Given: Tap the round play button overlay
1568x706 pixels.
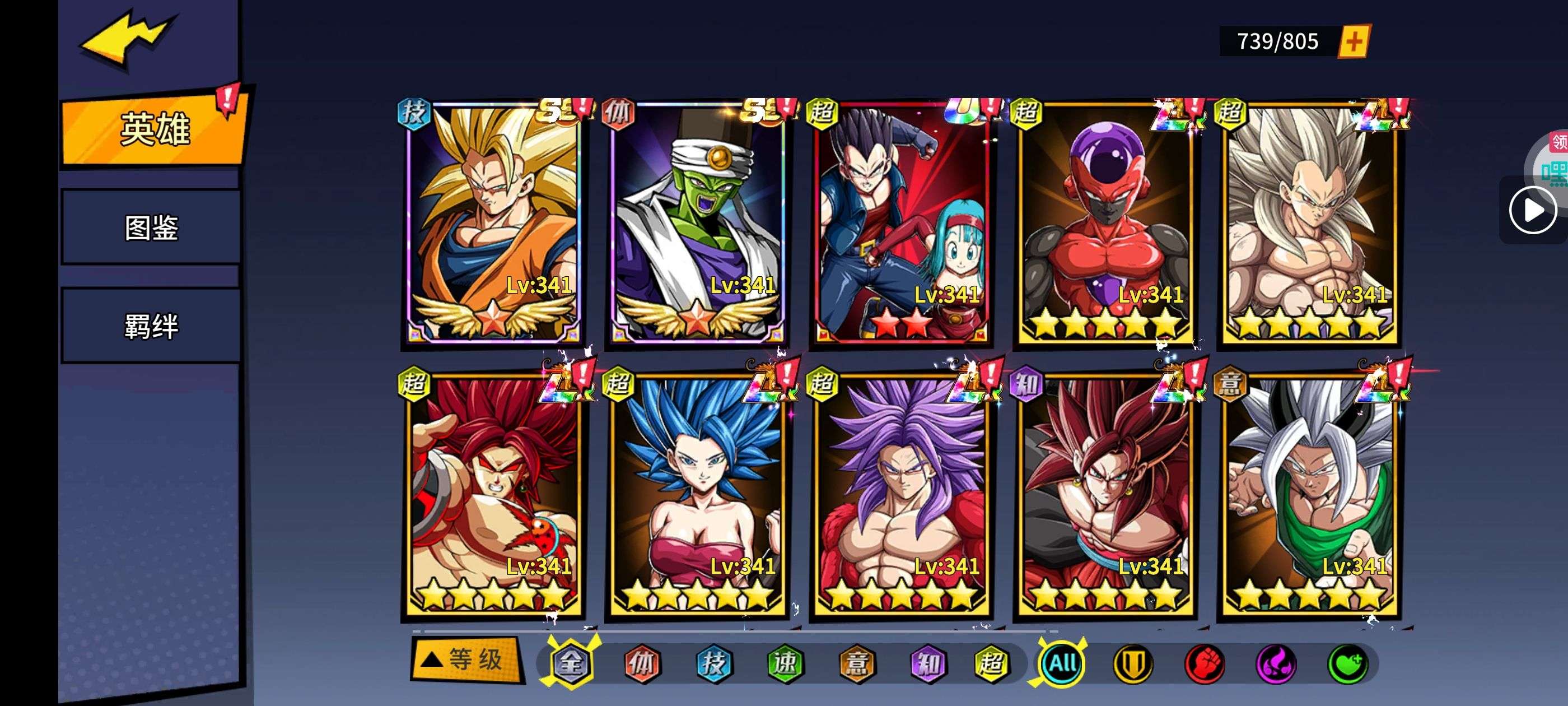Looking at the screenshot, I should coord(1533,210).
